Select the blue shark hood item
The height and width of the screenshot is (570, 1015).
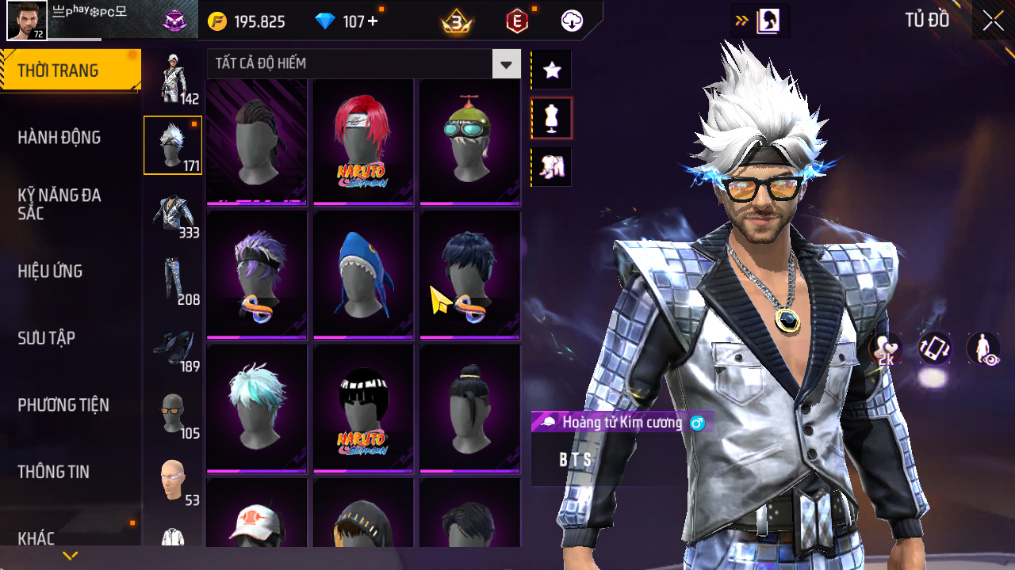(362, 272)
